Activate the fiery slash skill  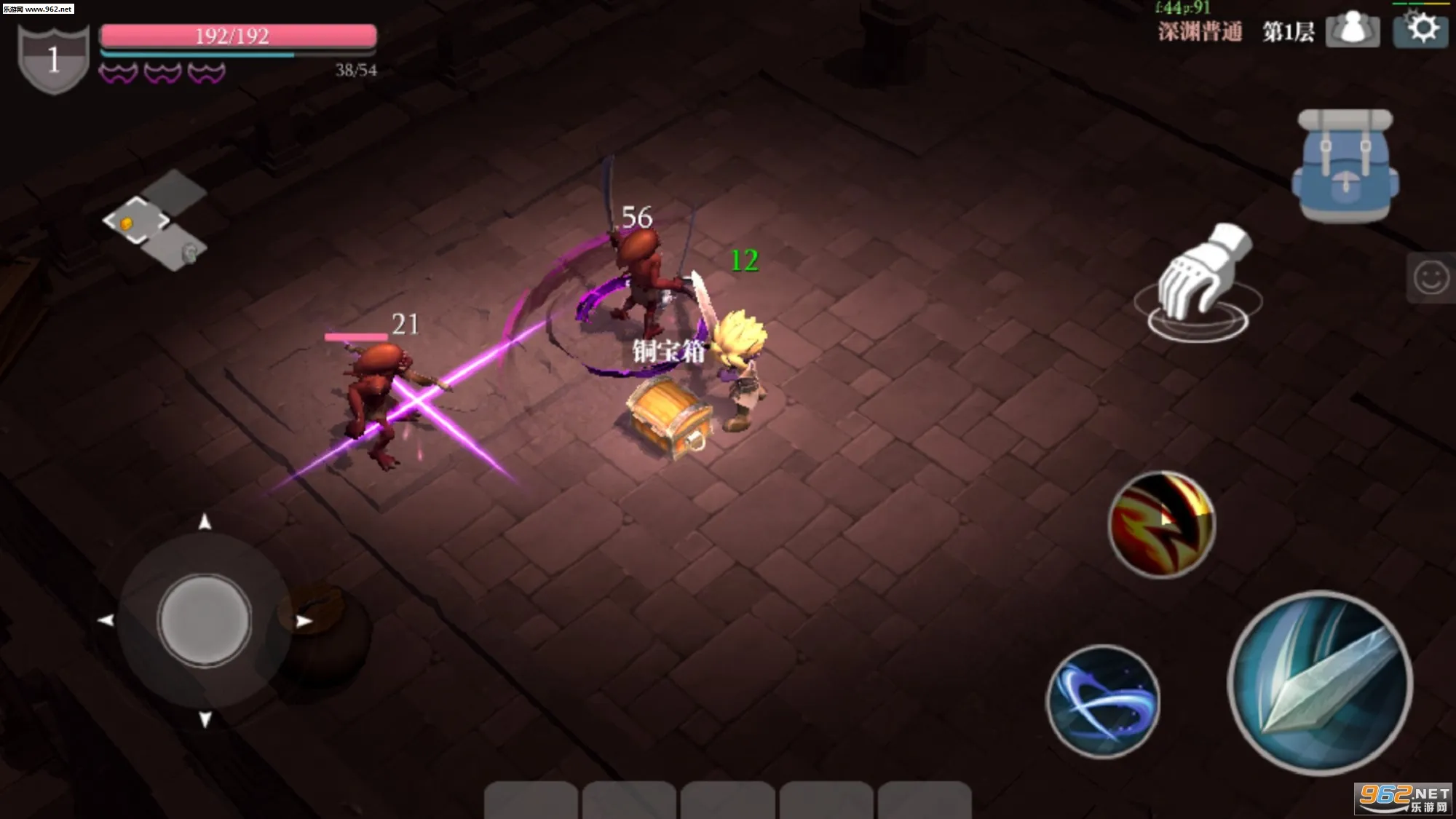pyautogui.click(x=1161, y=524)
